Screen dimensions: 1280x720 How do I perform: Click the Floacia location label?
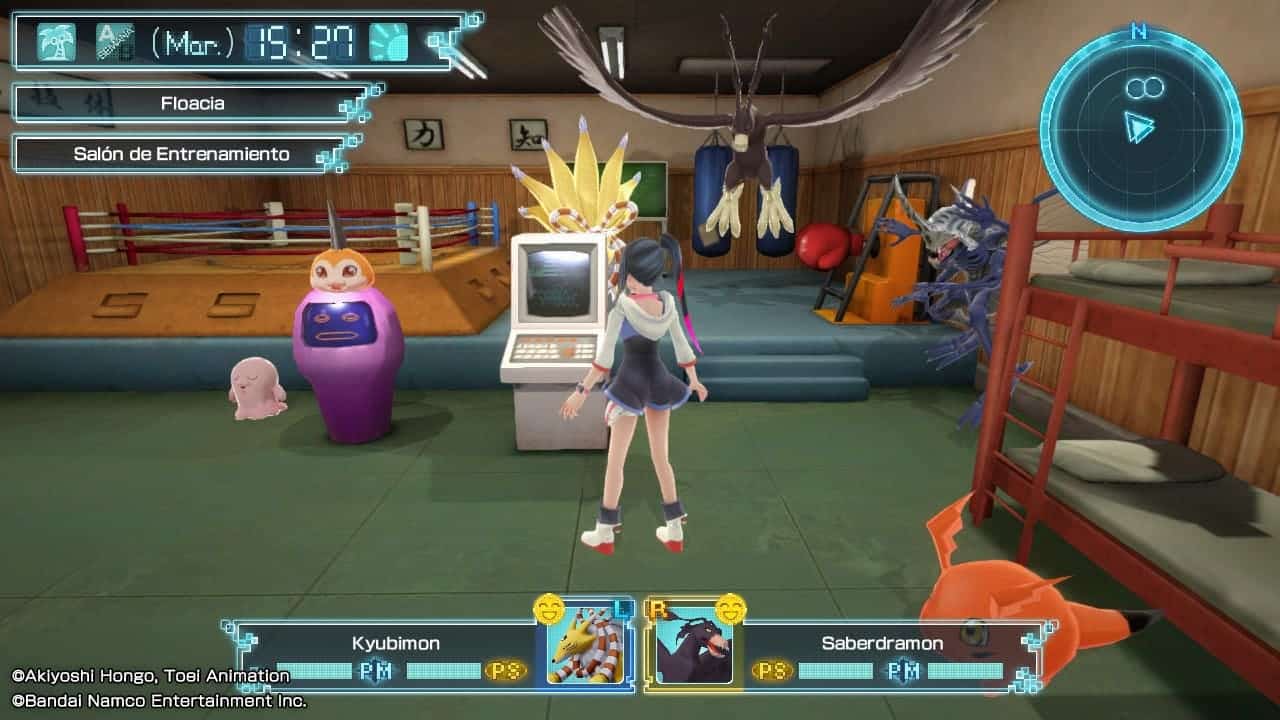coord(192,103)
